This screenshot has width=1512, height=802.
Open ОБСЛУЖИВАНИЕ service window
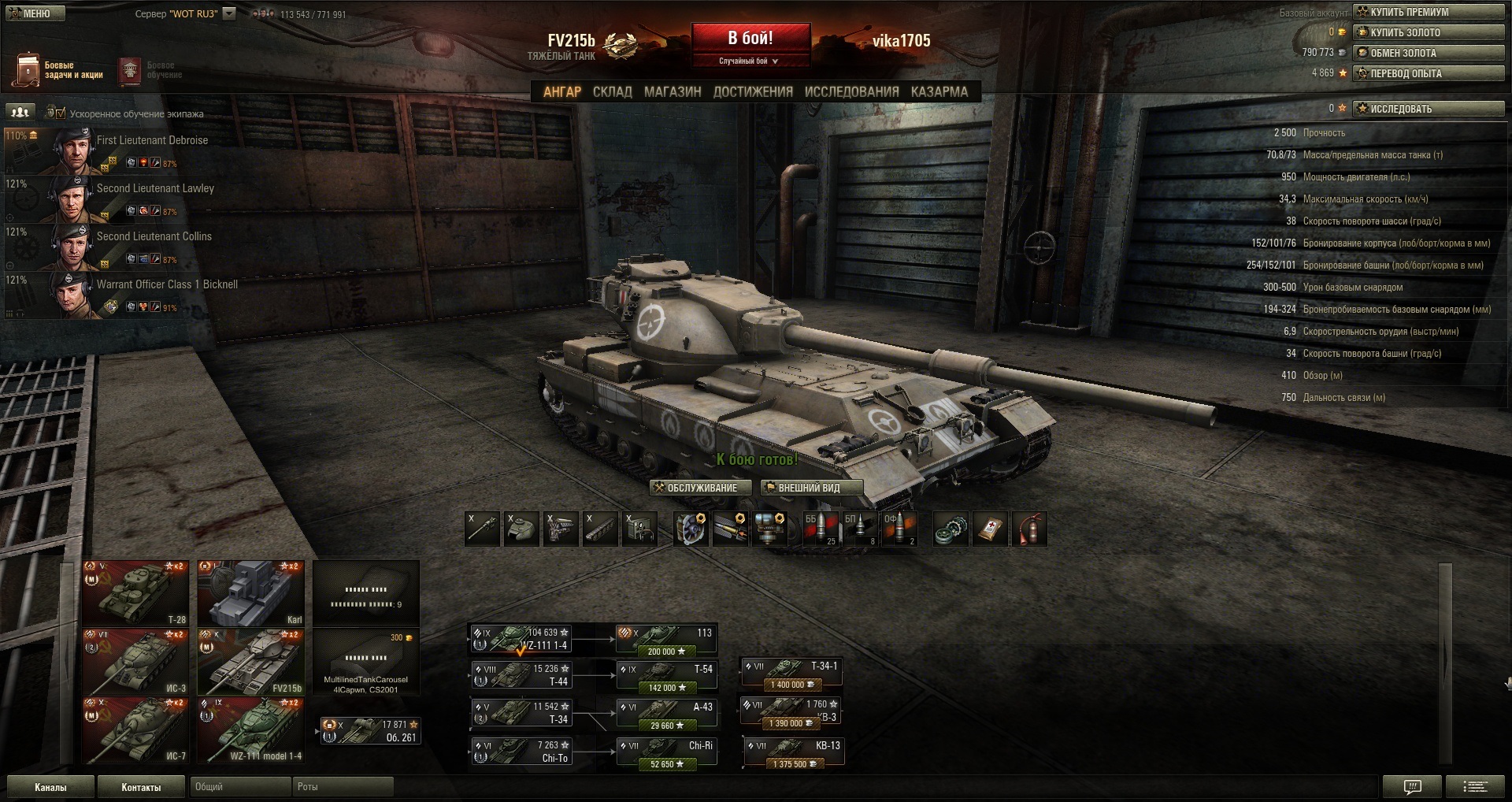pyautogui.click(x=700, y=488)
